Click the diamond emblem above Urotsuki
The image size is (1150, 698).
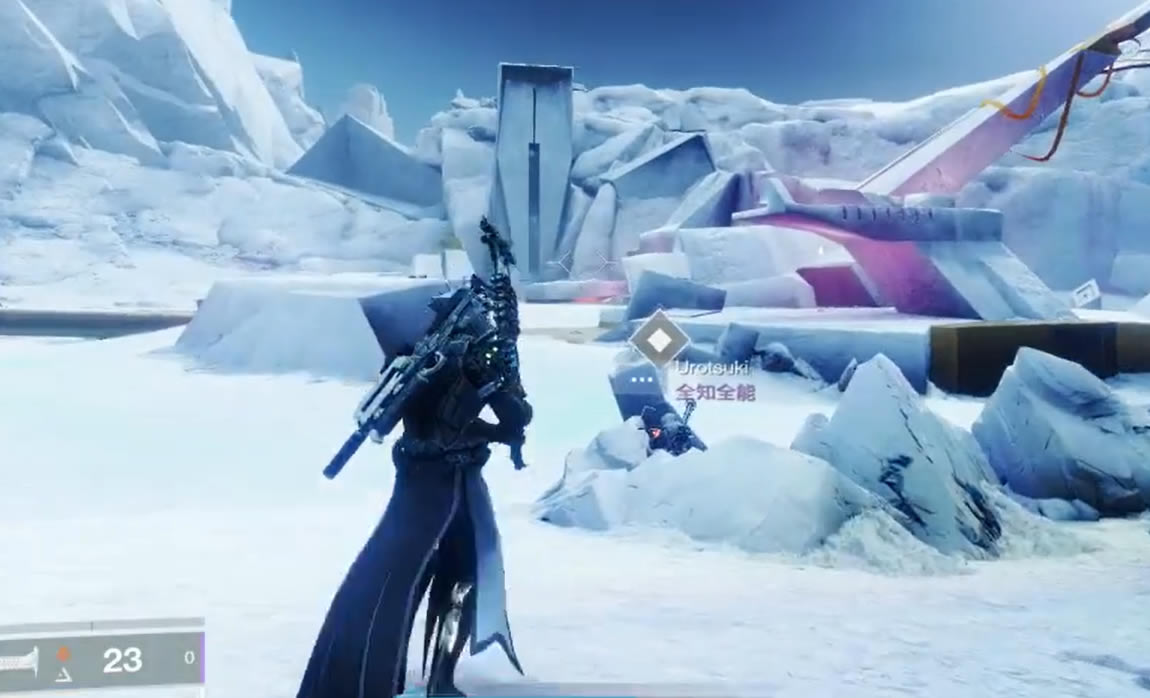658,338
